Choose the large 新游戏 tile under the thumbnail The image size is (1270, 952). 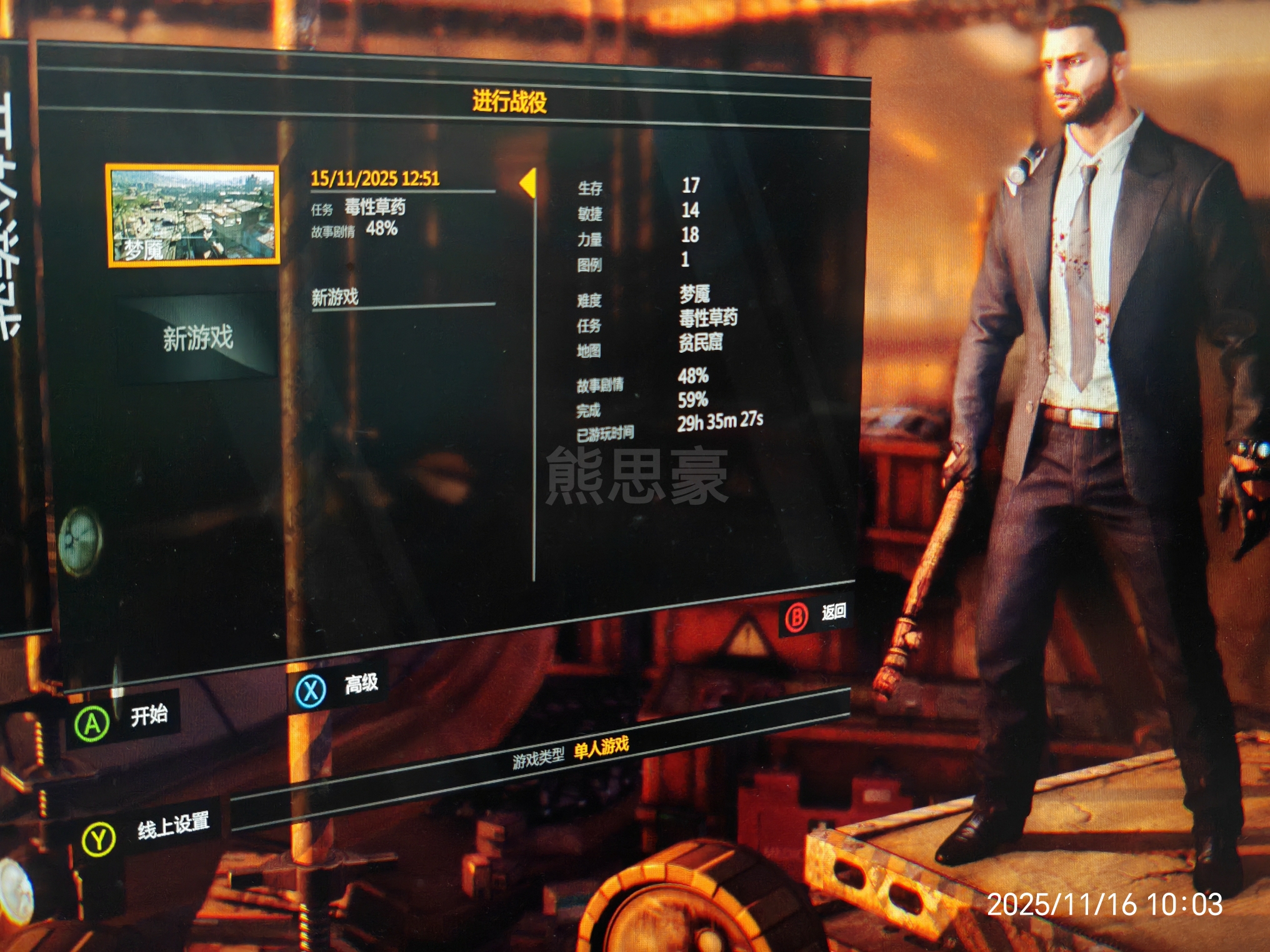pos(197,338)
